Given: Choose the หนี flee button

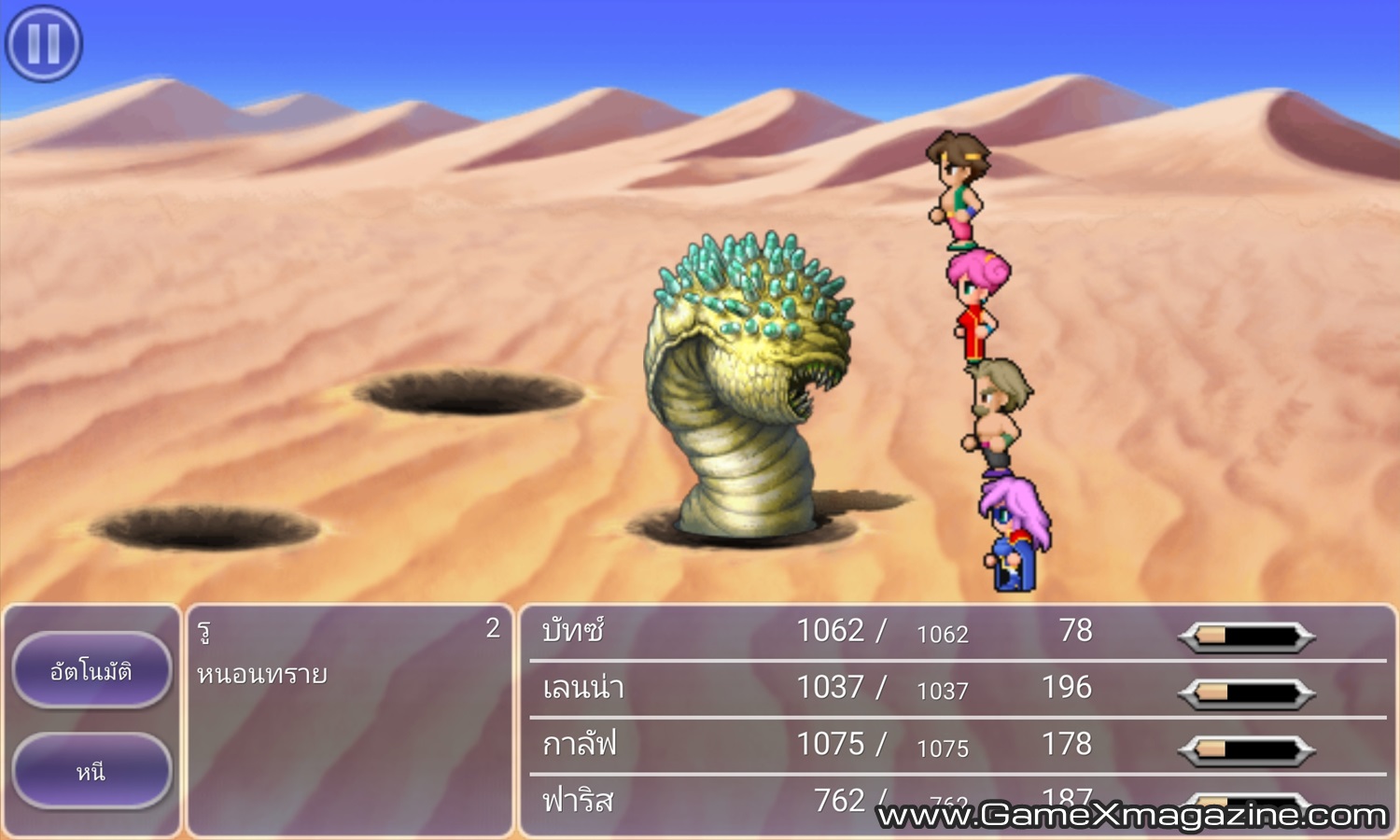Looking at the screenshot, I should [91, 771].
